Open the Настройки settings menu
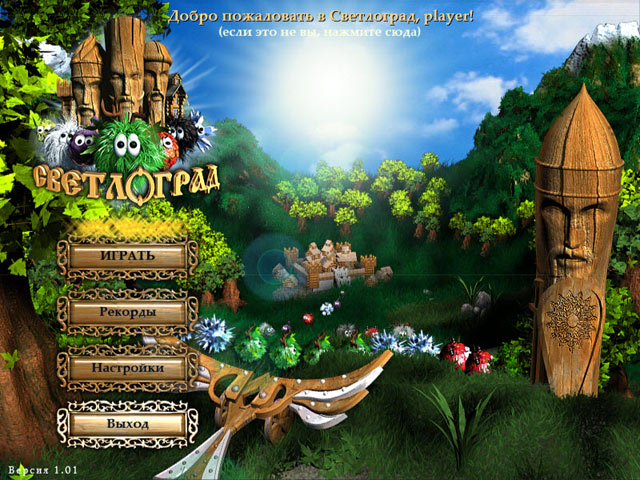The image size is (640, 480). click(x=127, y=368)
